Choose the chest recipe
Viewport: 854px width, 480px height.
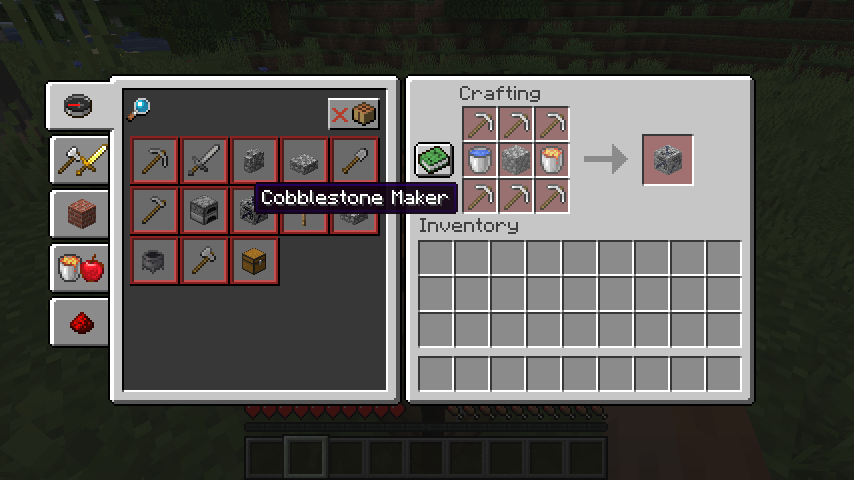click(x=255, y=261)
